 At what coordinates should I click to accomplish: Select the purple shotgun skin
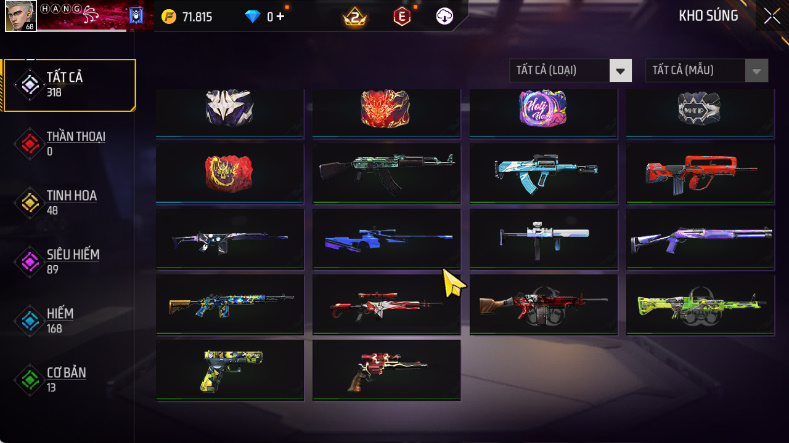click(x=700, y=238)
